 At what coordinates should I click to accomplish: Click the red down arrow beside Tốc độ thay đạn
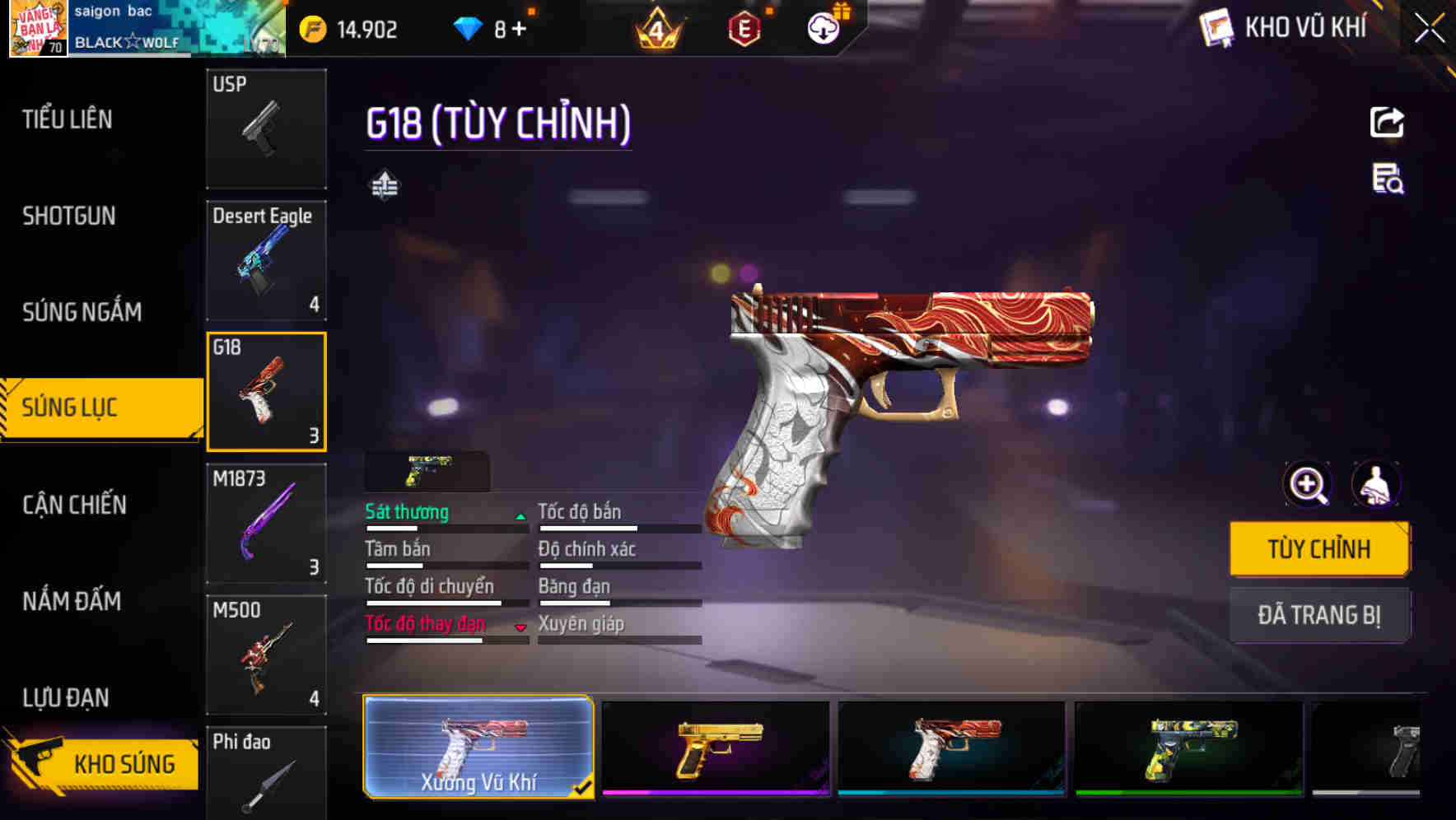[520, 627]
